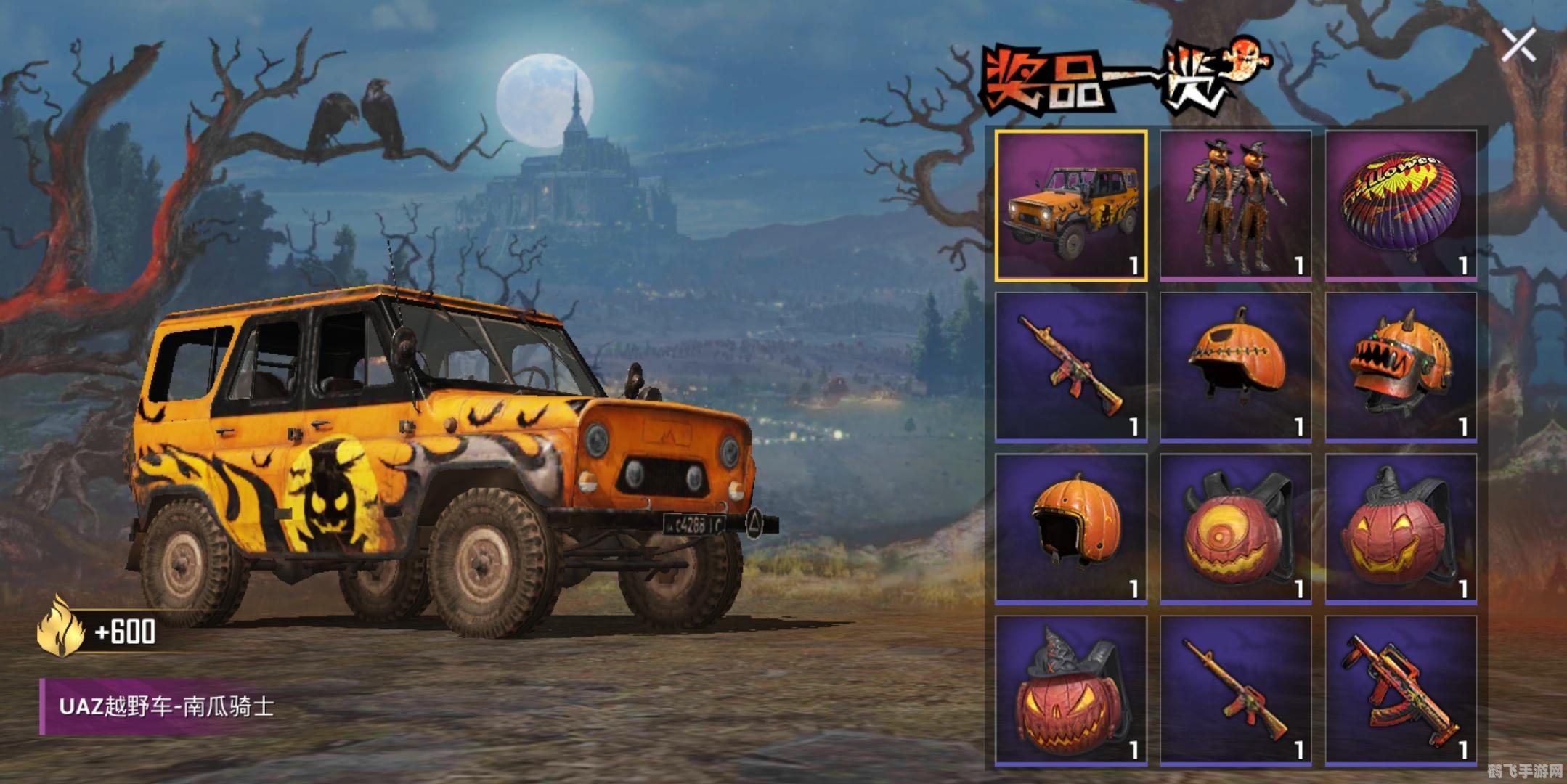Pick the M416 rifle skin beside the stitched helmet

coord(1071,367)
